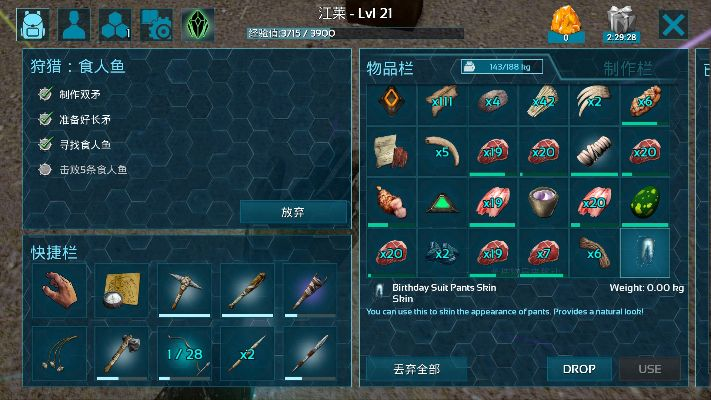Open the timed gift box reward

[621, 22]
